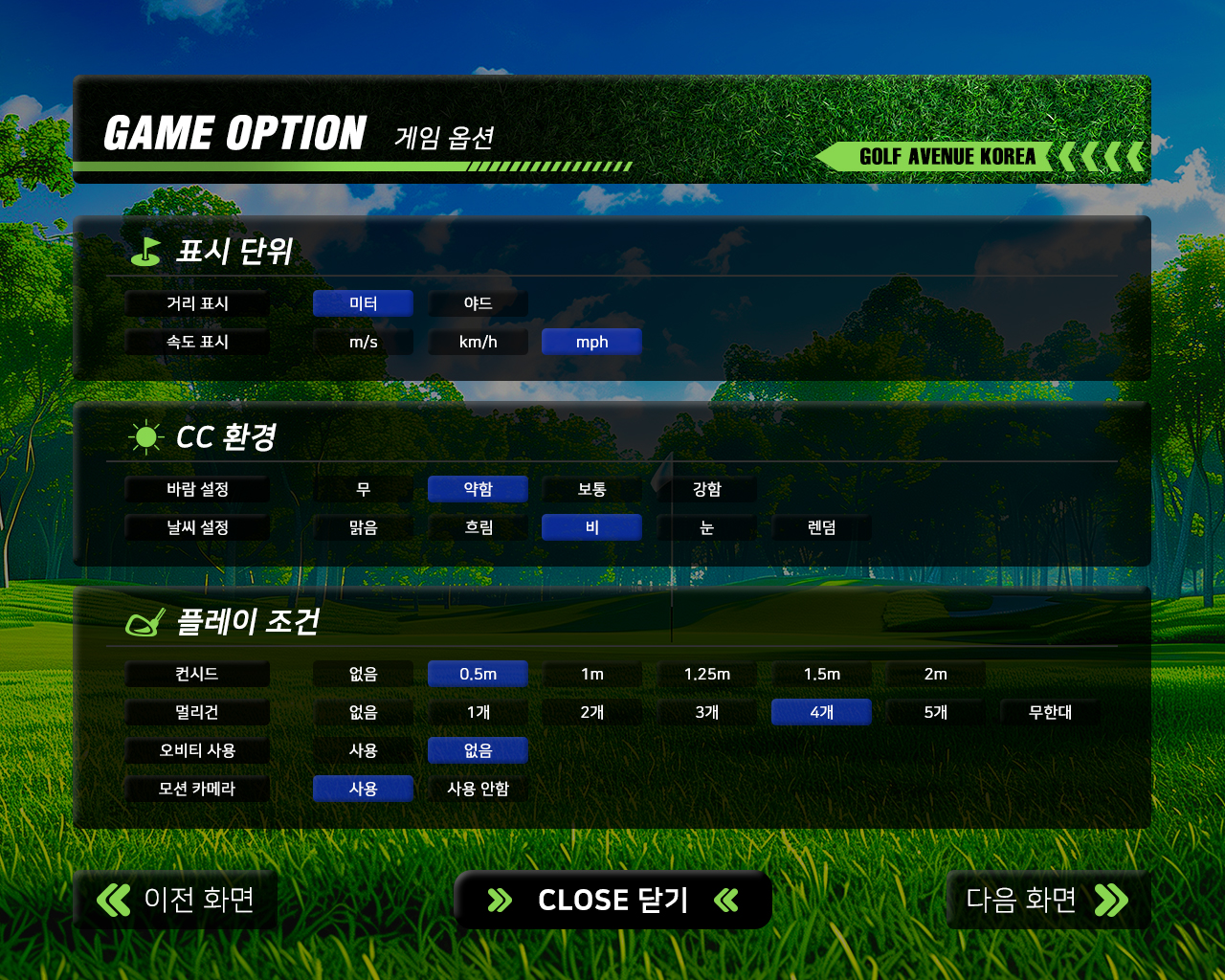Go back with 이전 화면

click(x=176, y=900)
